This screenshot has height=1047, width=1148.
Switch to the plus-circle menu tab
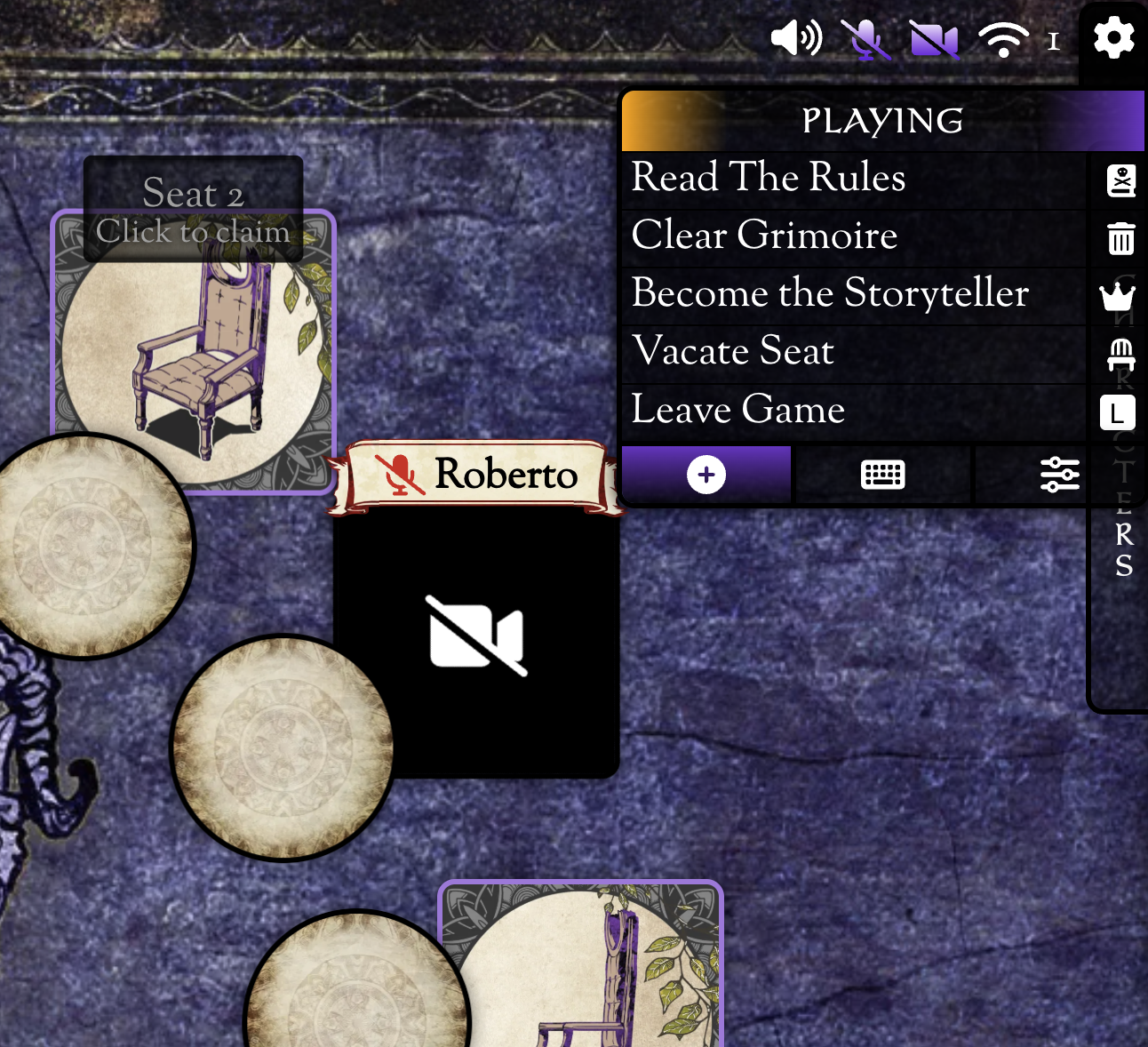click(706, 475)
